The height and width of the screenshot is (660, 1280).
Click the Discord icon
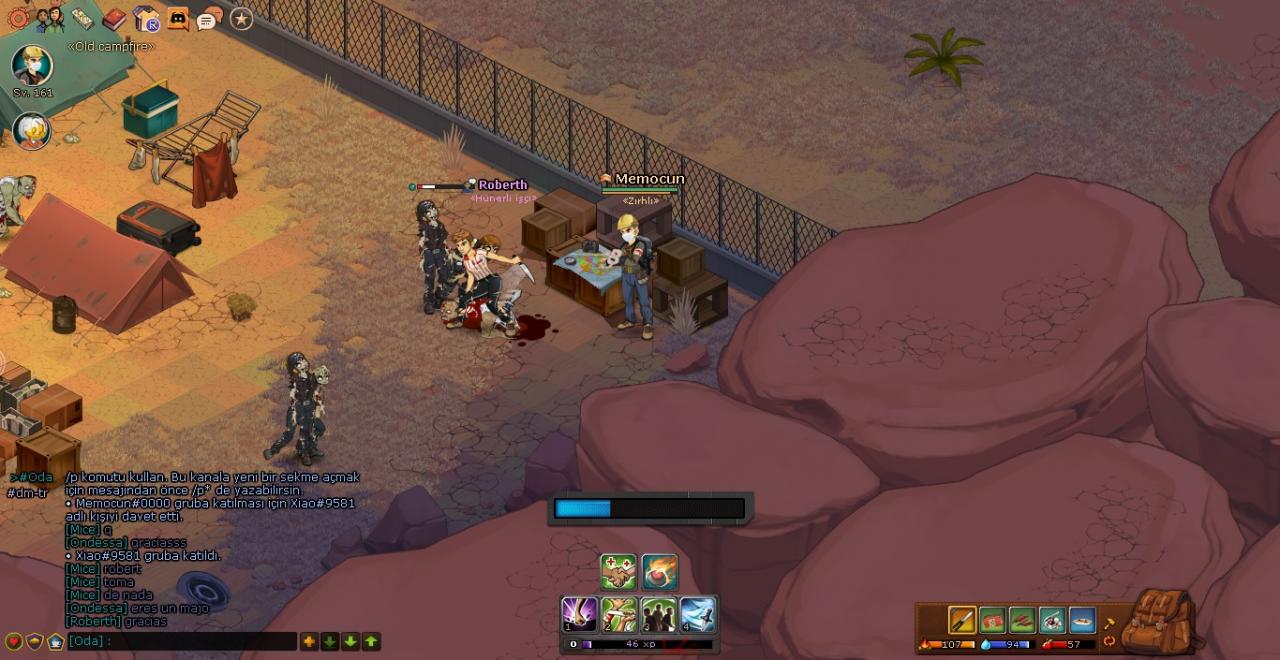178,18
